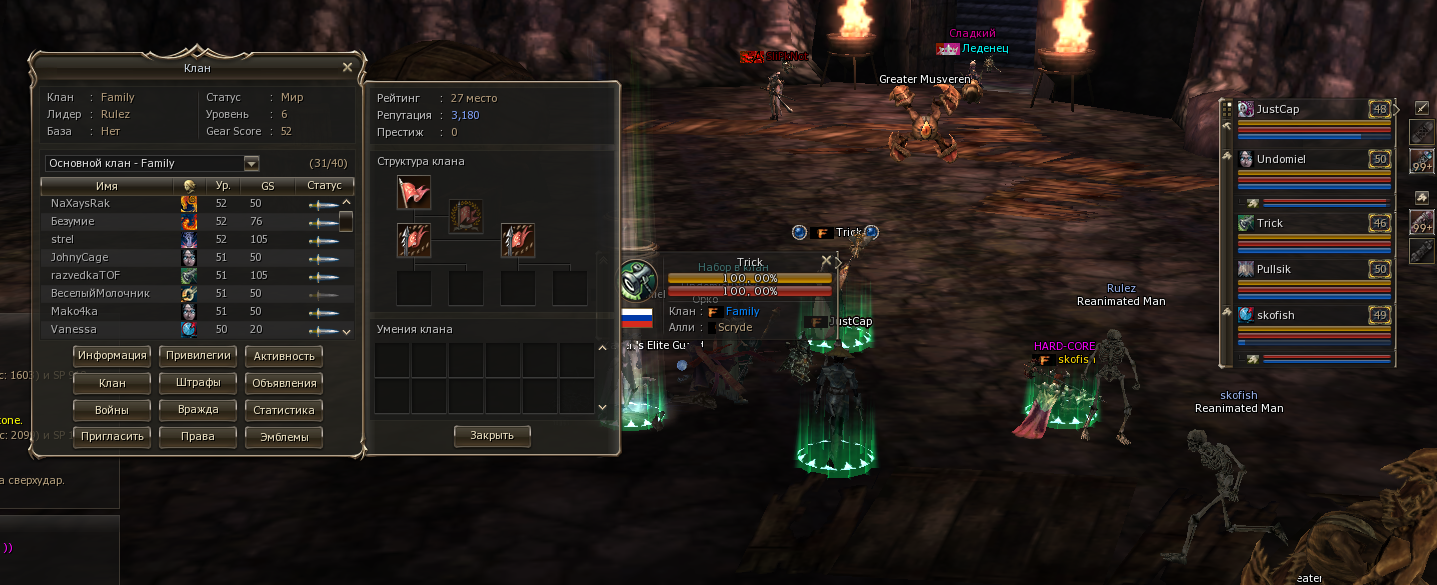The width and height of the screenshot is (1437, 585).
Task: Click the Клан button
Action: (x=112, y=383)
